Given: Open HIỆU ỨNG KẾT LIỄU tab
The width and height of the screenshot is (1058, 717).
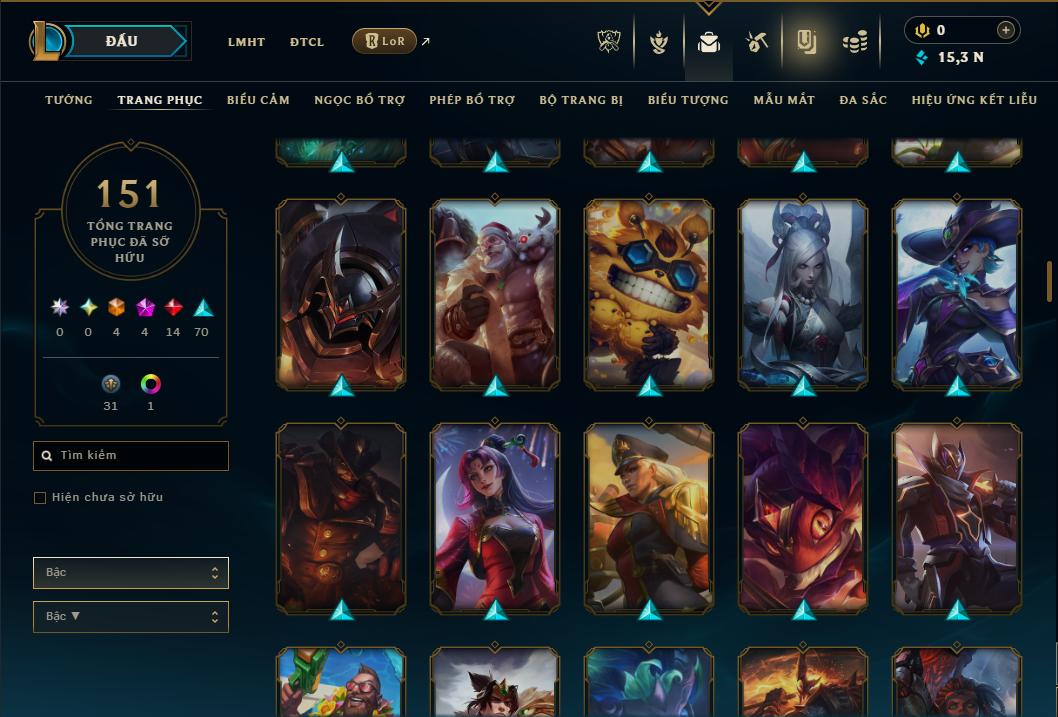Looking at the screenshot, I should click(x=975, y=100).
